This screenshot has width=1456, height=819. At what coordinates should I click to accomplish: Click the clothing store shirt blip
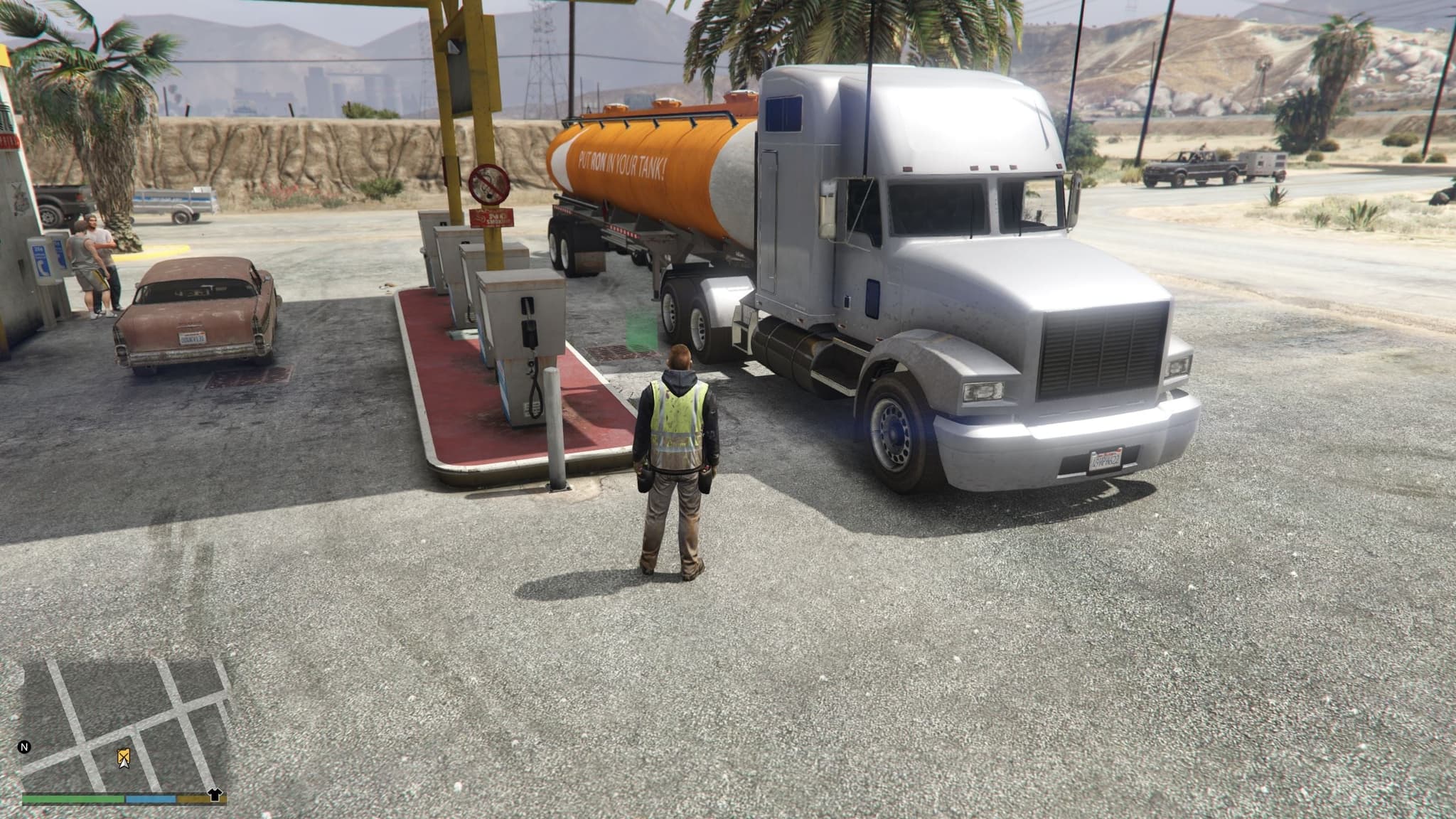pos(214,795)
